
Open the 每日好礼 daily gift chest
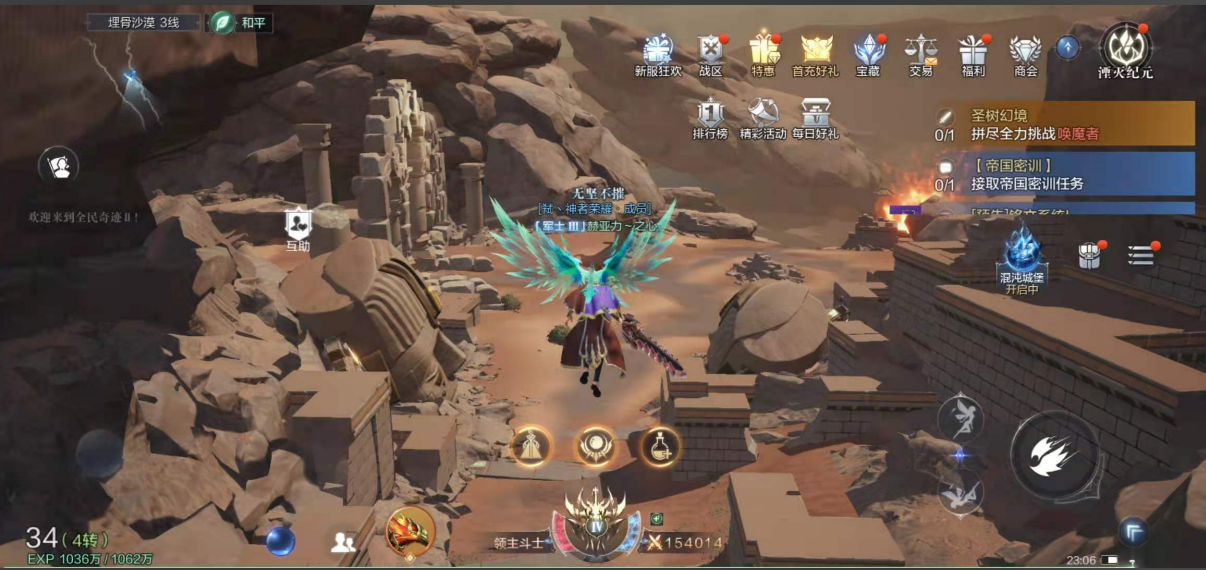(815, 116)
